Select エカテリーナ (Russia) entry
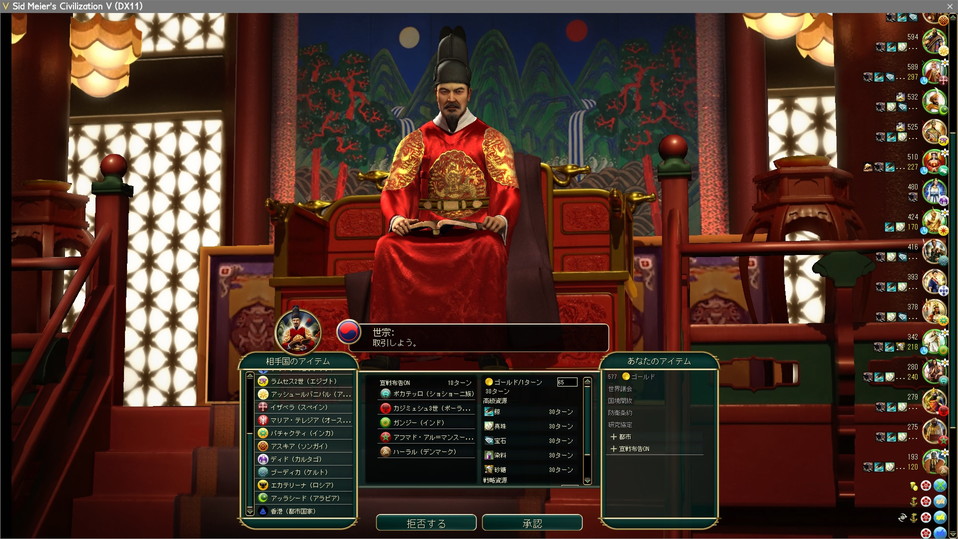Screen dimensions: 958x539 click(x=303, y=485)
